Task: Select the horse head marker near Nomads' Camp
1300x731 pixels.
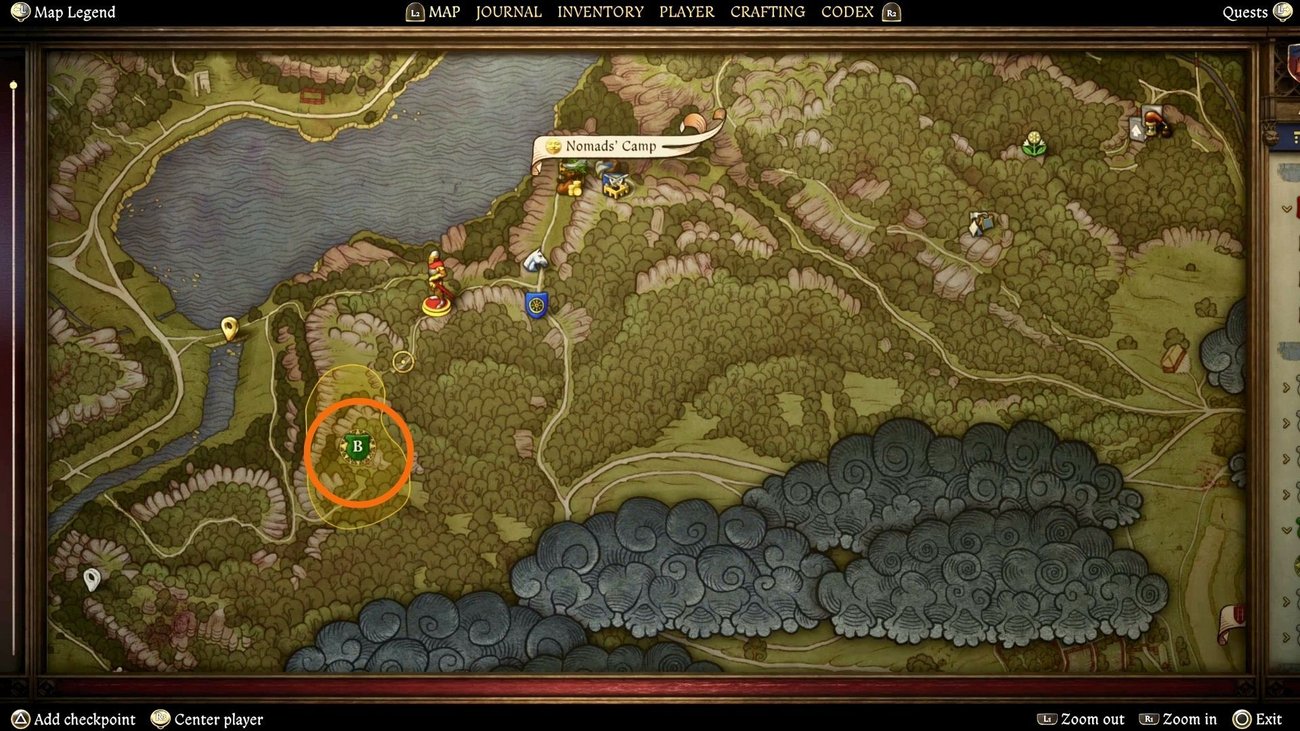Action: [x=536, y=262]
